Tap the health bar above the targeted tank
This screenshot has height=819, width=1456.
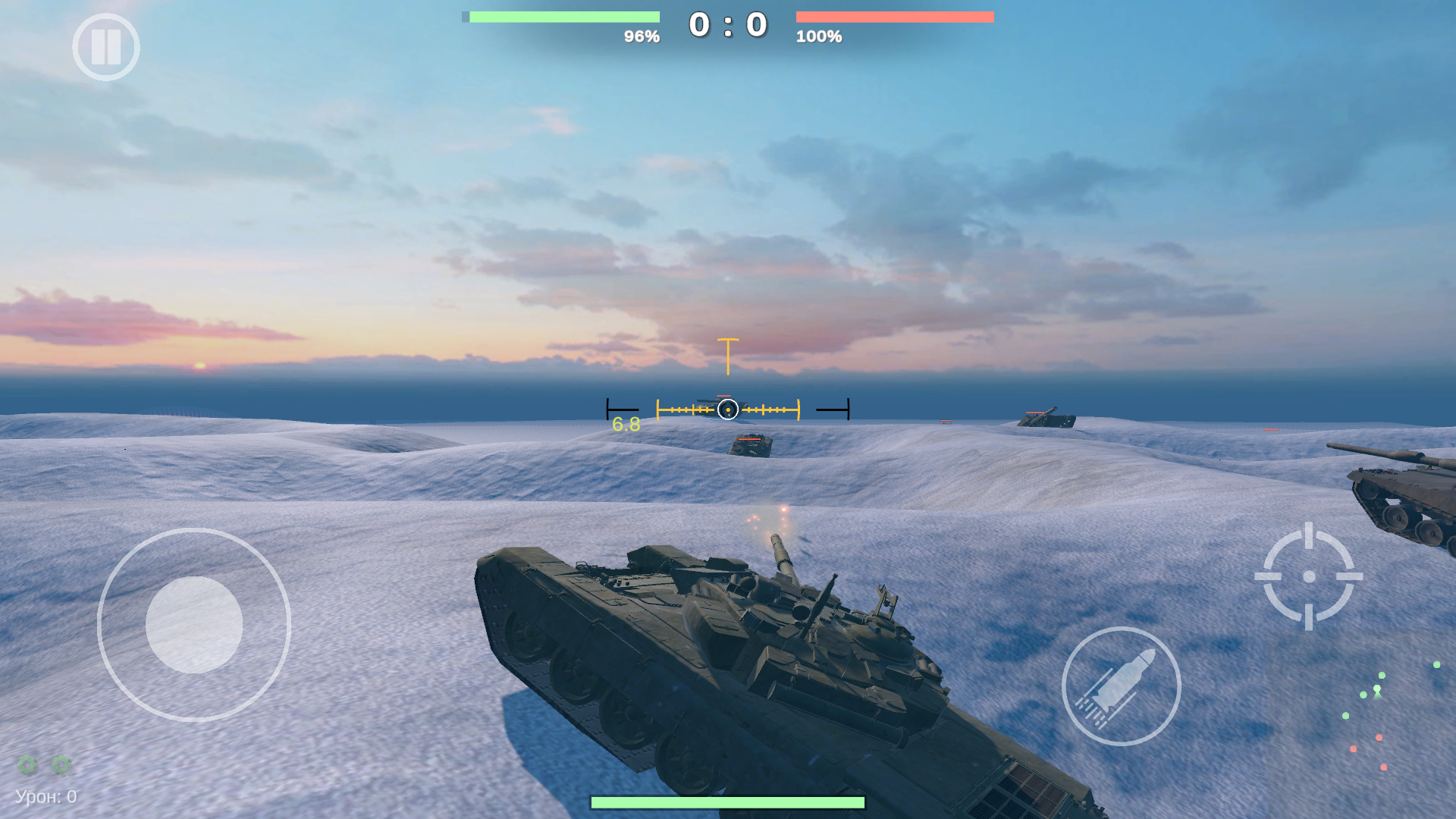coord(723,396)
